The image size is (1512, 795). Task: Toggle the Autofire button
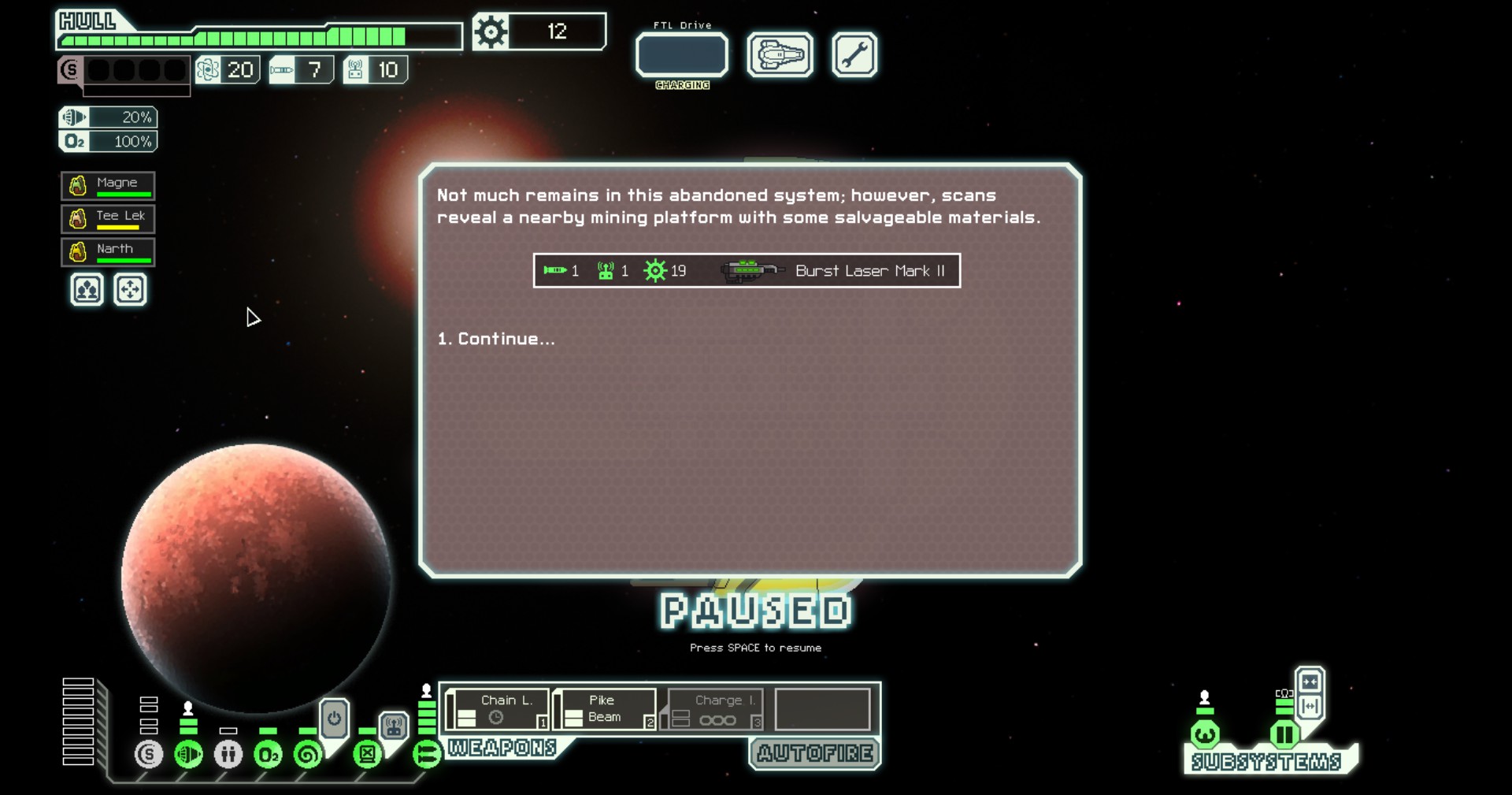[x=815, y=754]
